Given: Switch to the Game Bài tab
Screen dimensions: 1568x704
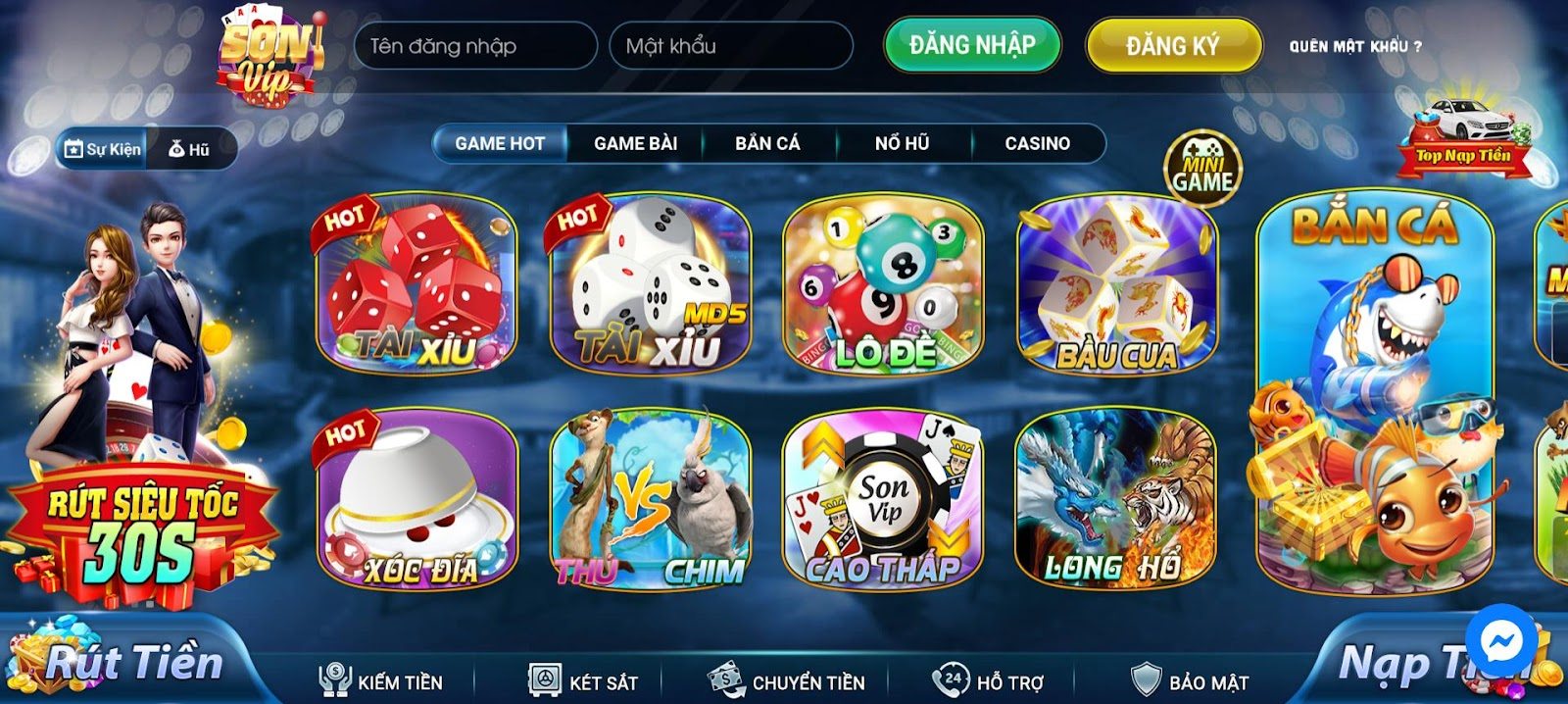Looking at the screenshot, I should [635, 143].
